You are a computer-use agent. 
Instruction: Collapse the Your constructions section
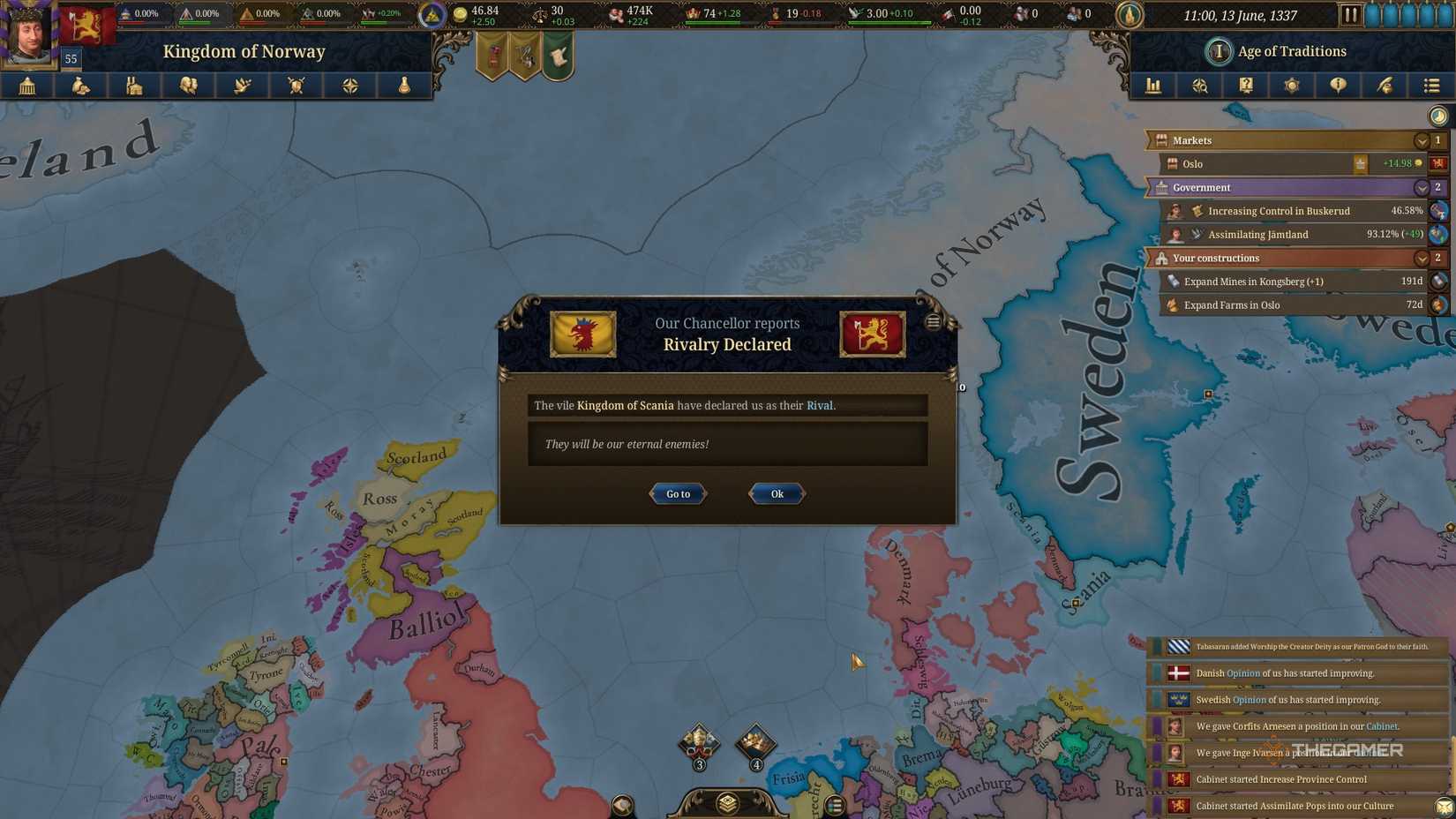[x=1421, y=258]
